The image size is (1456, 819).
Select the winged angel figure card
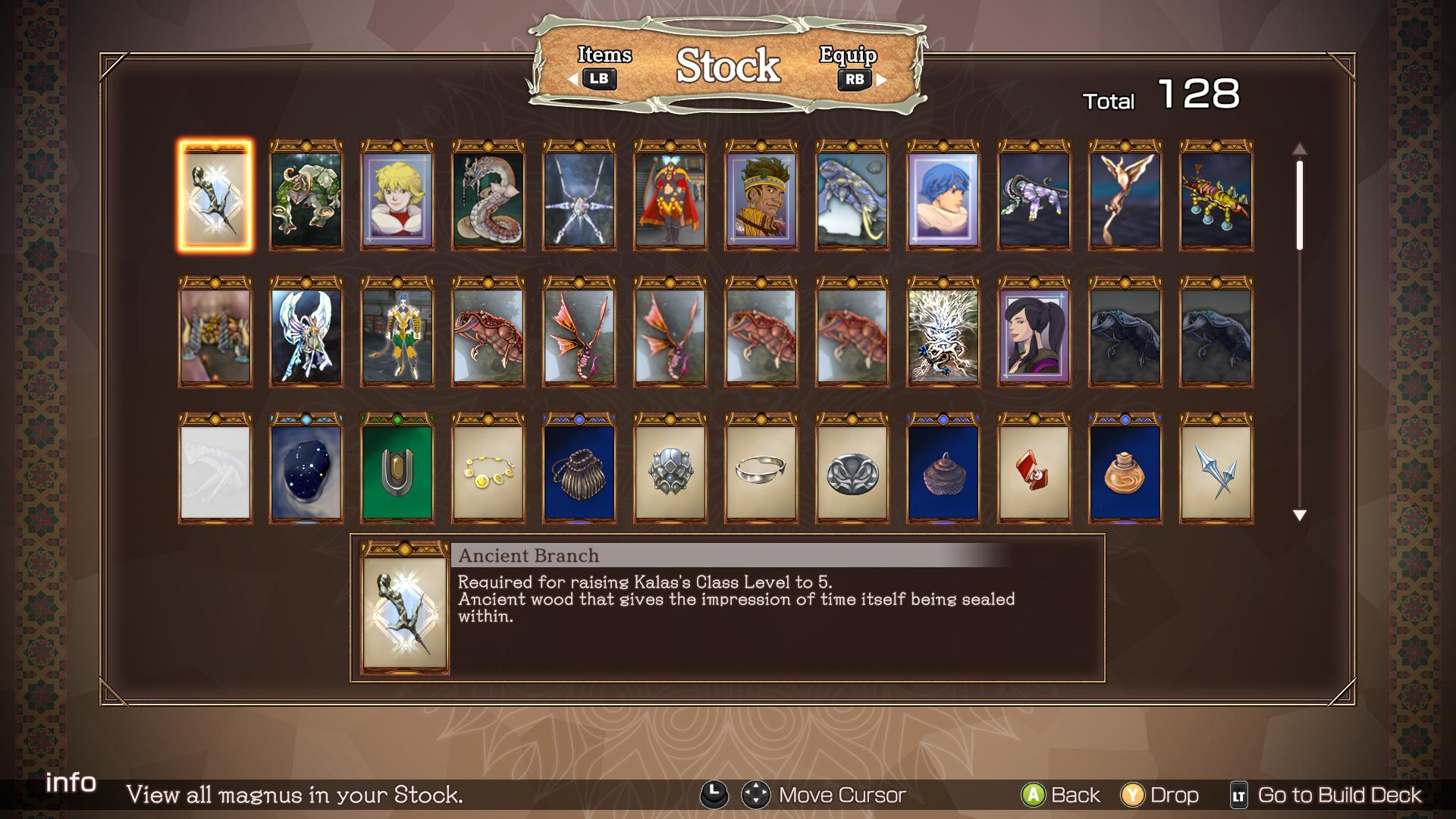click(306, 332)
